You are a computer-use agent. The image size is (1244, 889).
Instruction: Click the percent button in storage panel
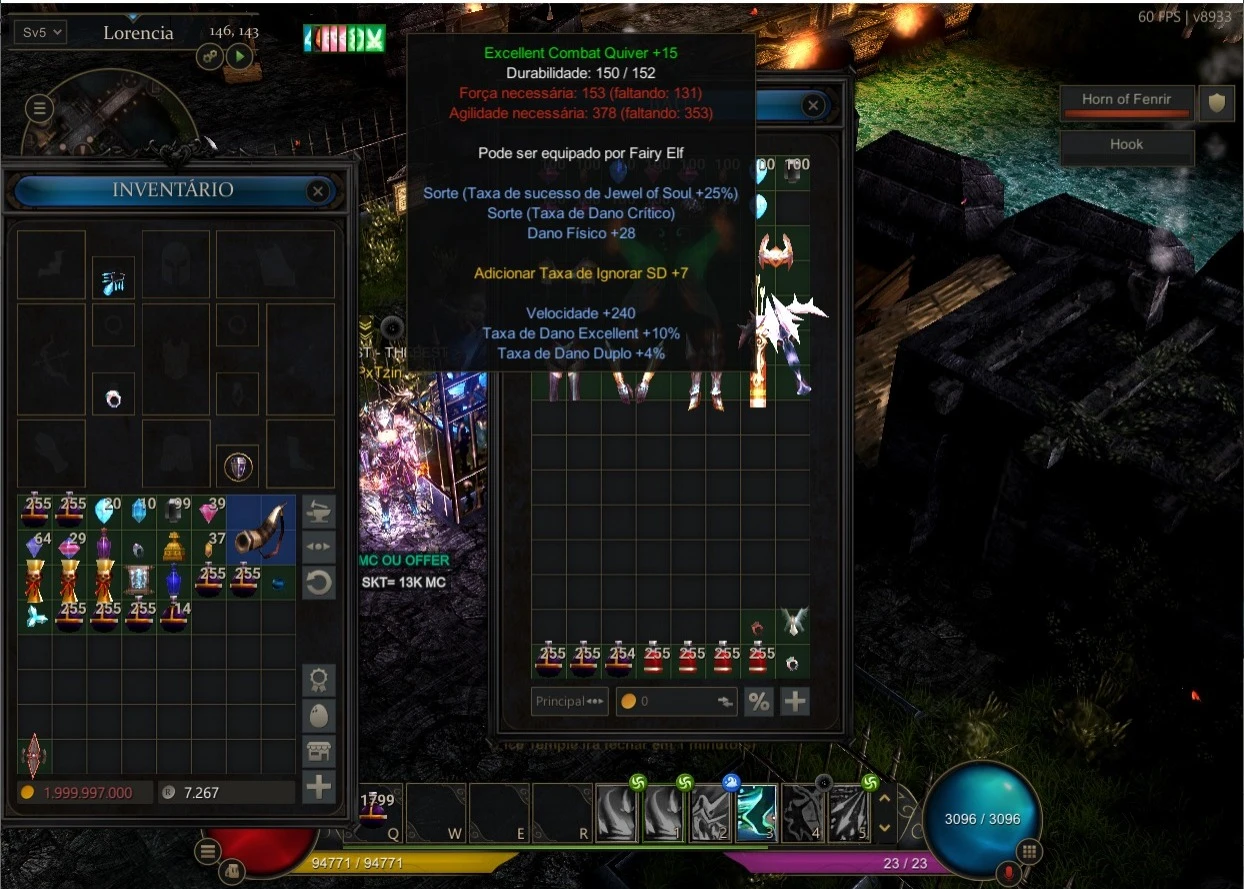pos(759,701)
